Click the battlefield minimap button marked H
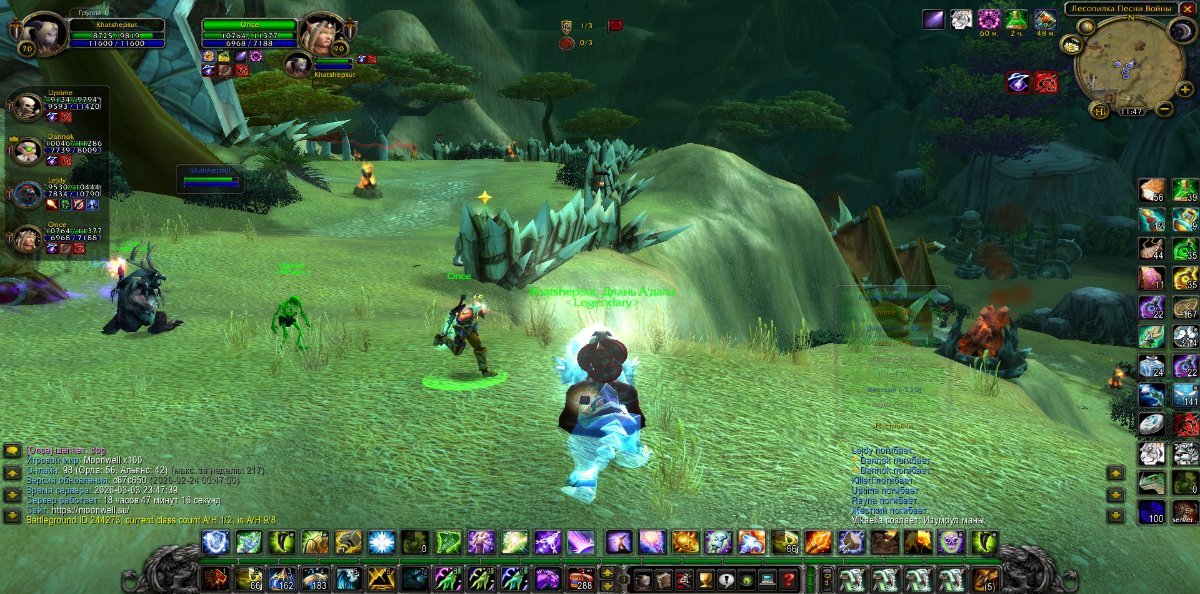The width and height of the screenshot is (1200, 594). pyautogui.click(x=1098, y=110)
